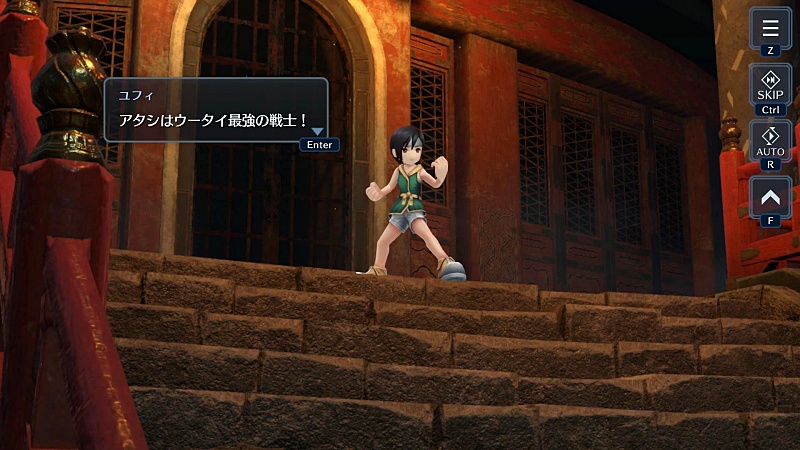Toggle AUTO dialogue advance
The width and height of the screenshot is (800, 450).
tap(770, 140)
